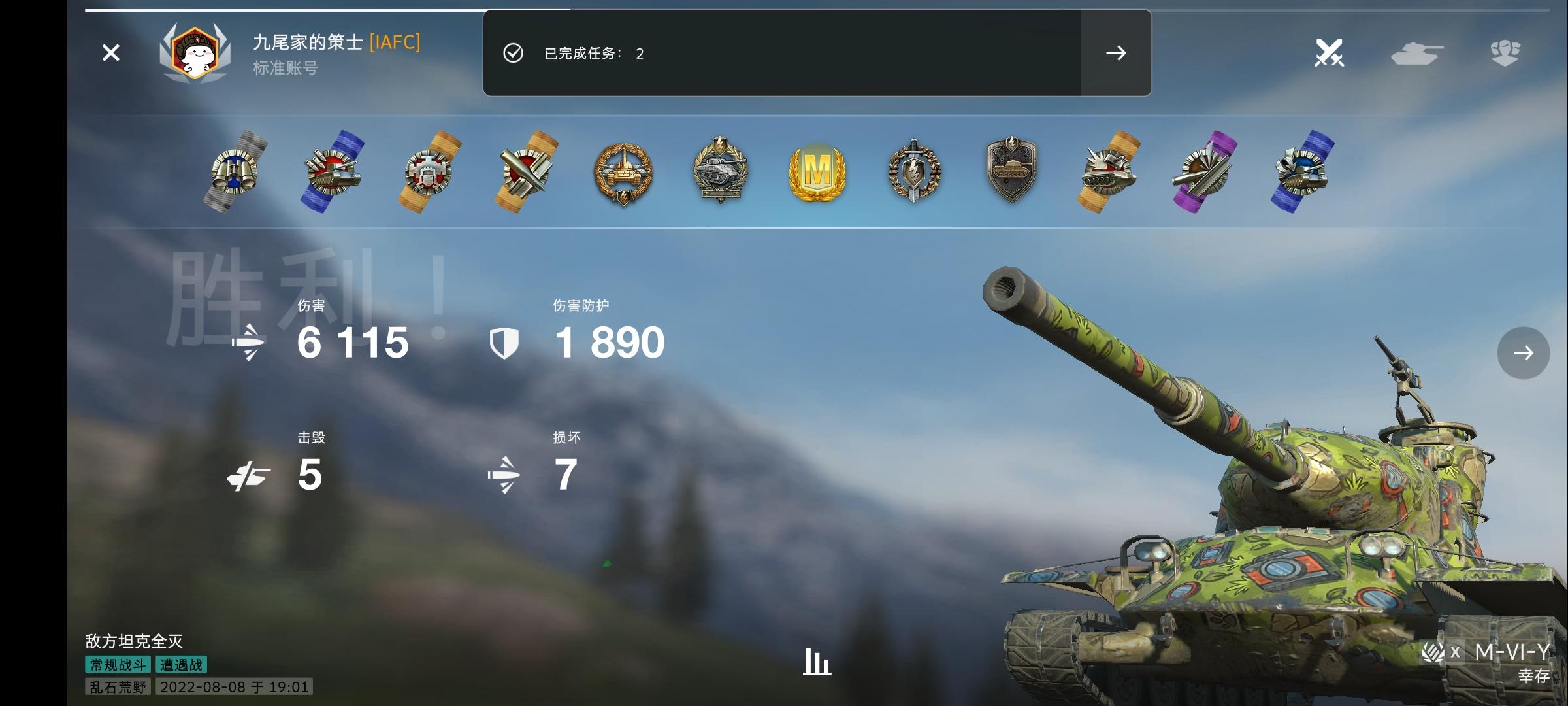Select the 常规战斗 battle type tag
1568x706 pixels.
117,664
